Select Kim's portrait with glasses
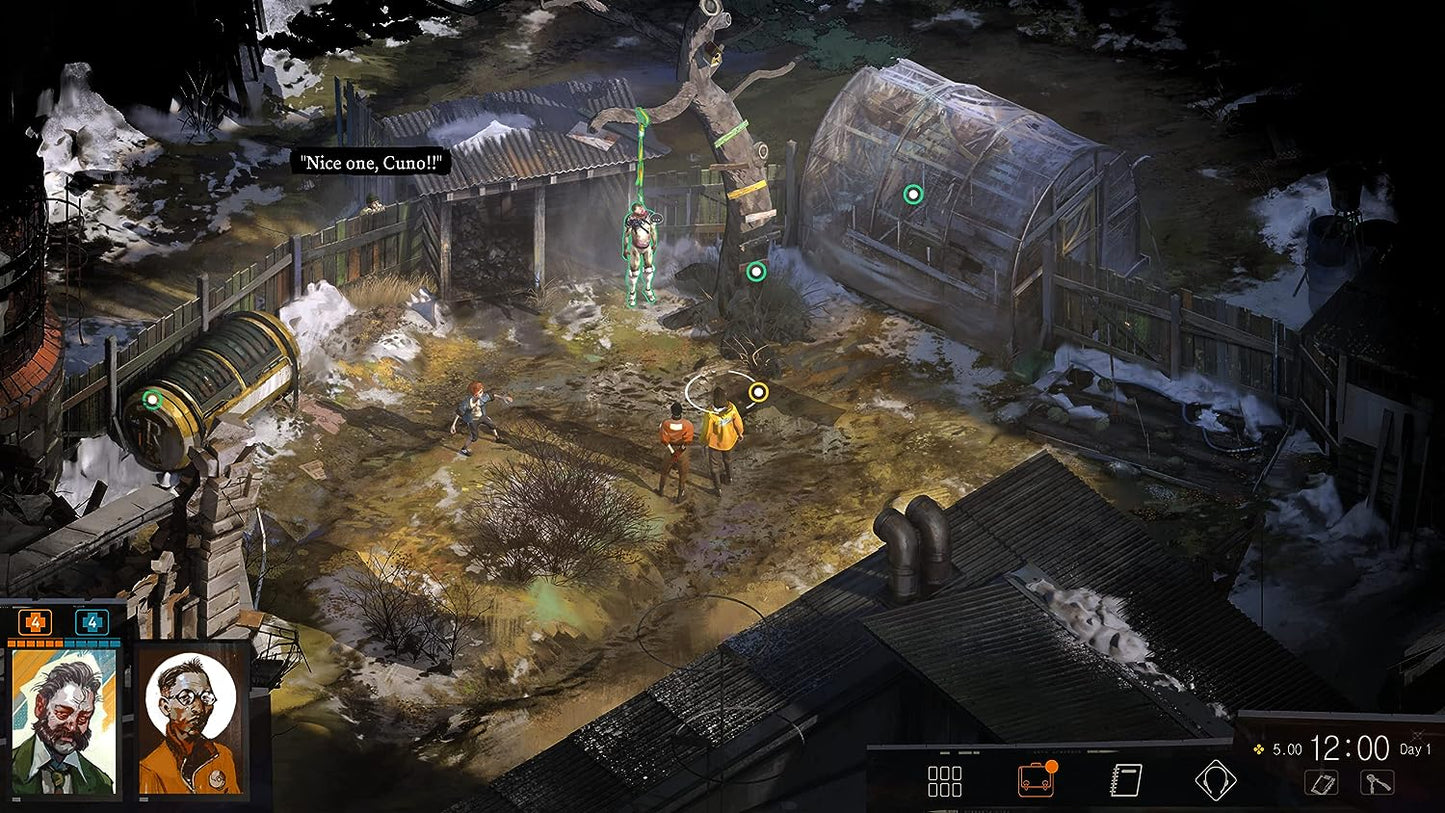Screen dimensions: 1445x813 191,722
